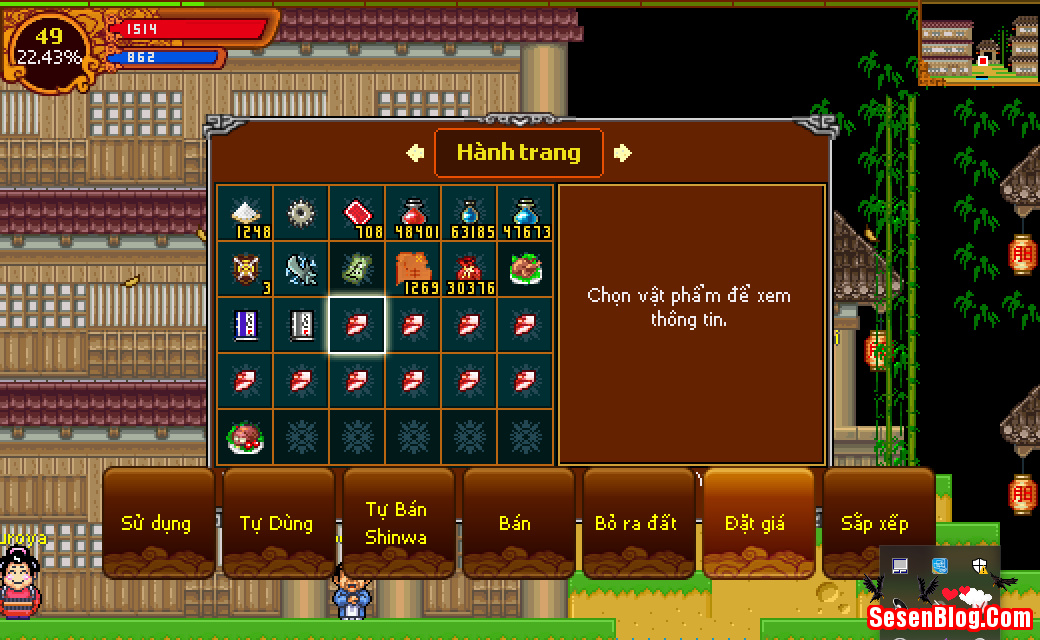Select the highlighted raw meat slot
This screenshot has width=1040, height=640.
pyautogui.click(x=357, y=326)
